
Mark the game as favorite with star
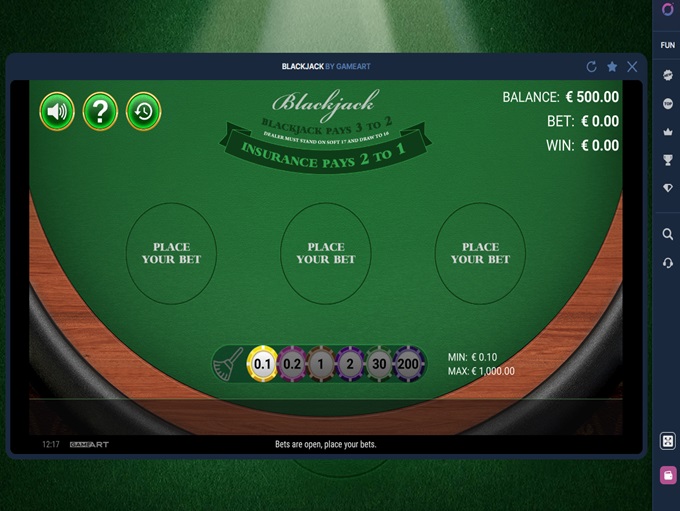click(612, 67)
